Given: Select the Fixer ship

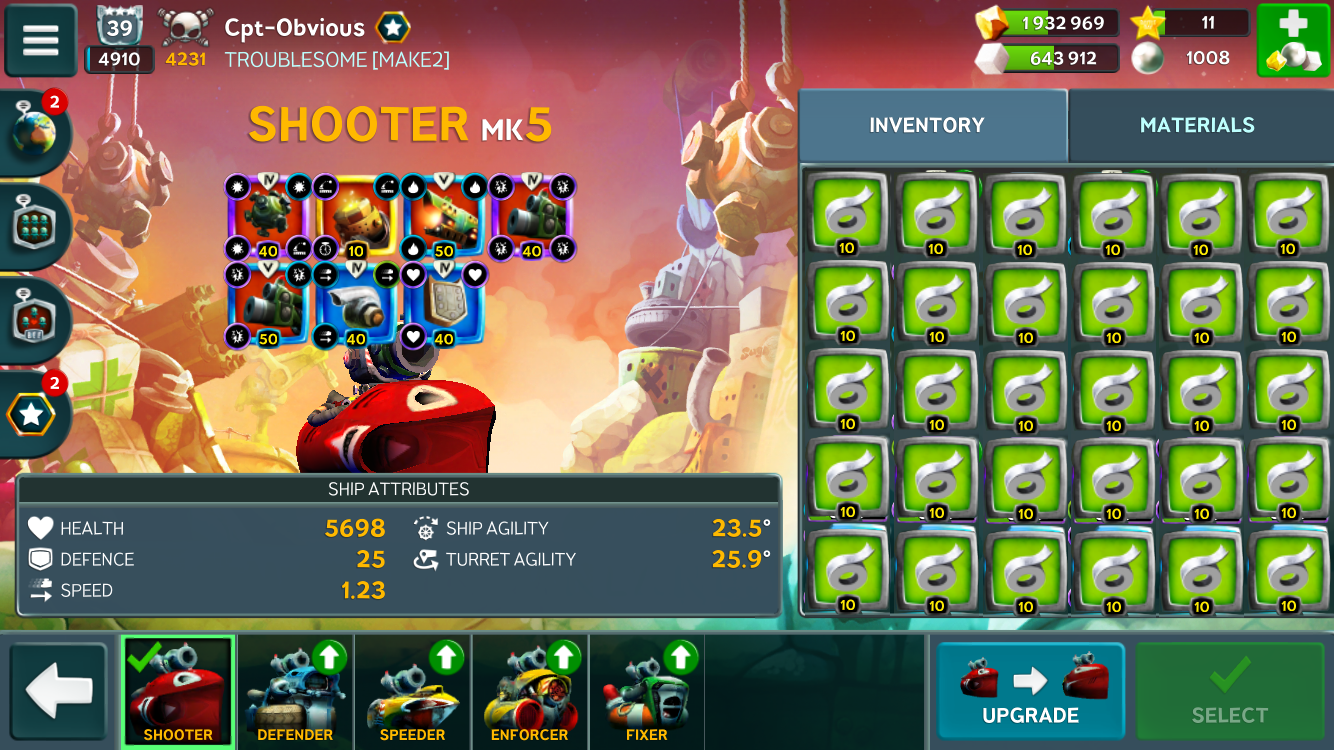Looking at the screenshot, I should 646,691.
